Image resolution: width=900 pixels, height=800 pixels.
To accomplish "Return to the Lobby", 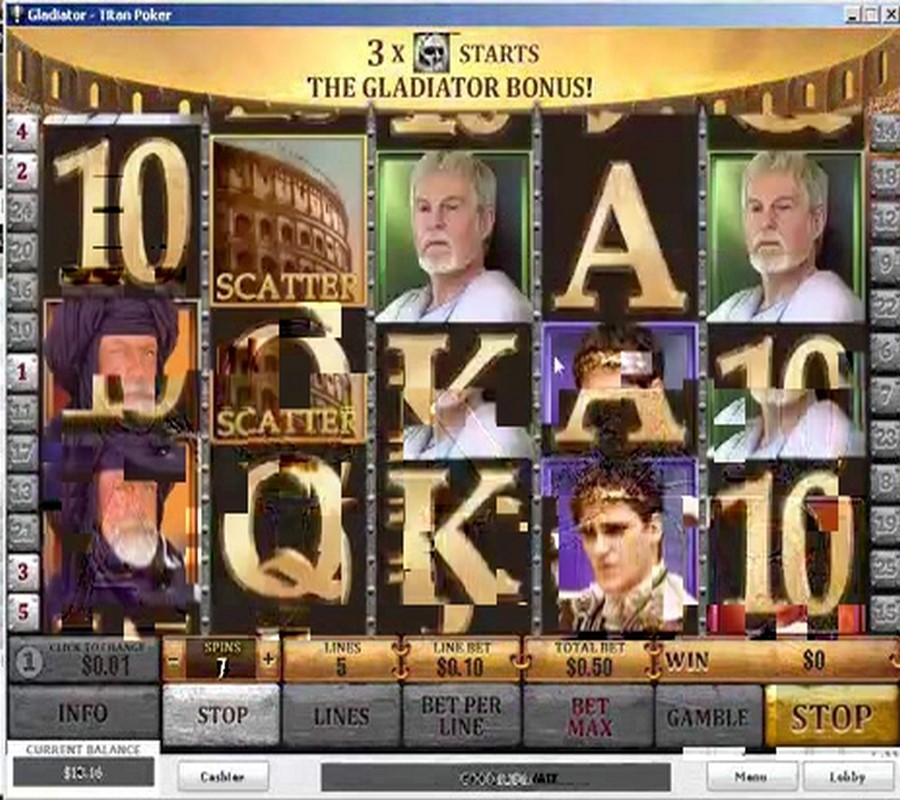I will pyautogui.click(x=847, y=775).
